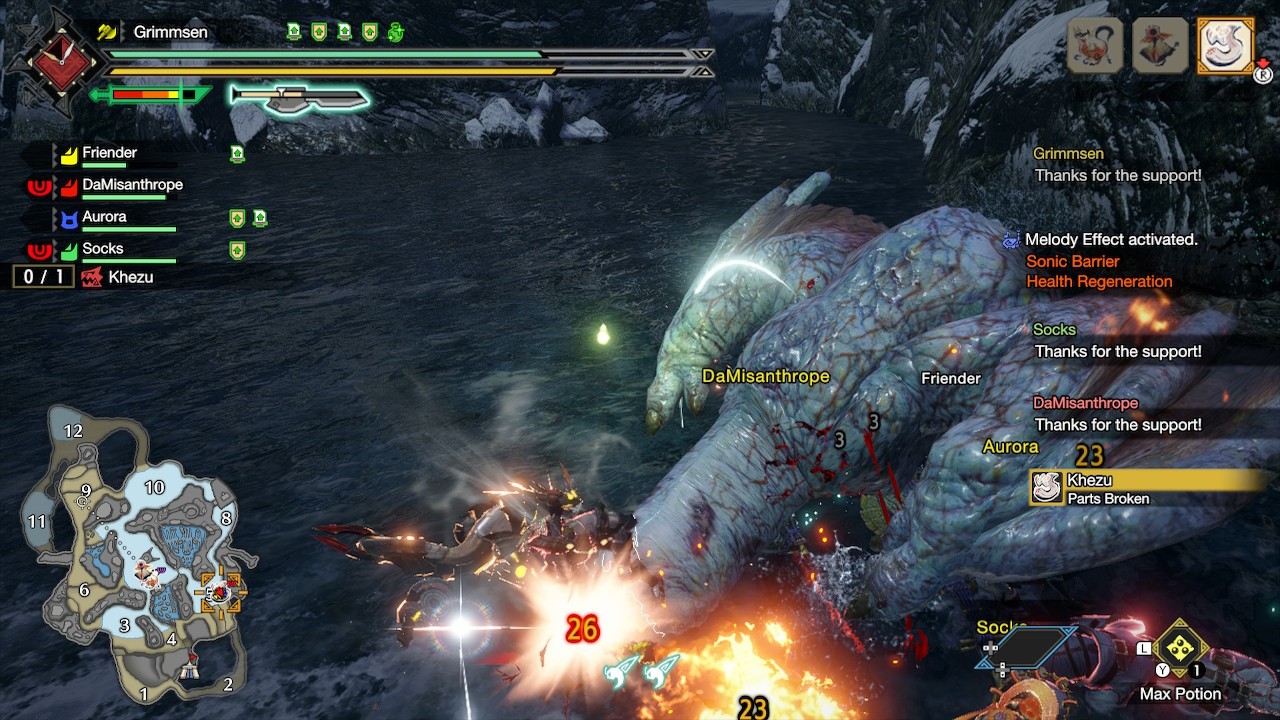Image resolution: width=1280 pixels, height=720 pixels.
Task: Click the Melody Effect activated message
Action: (1110, 240)
